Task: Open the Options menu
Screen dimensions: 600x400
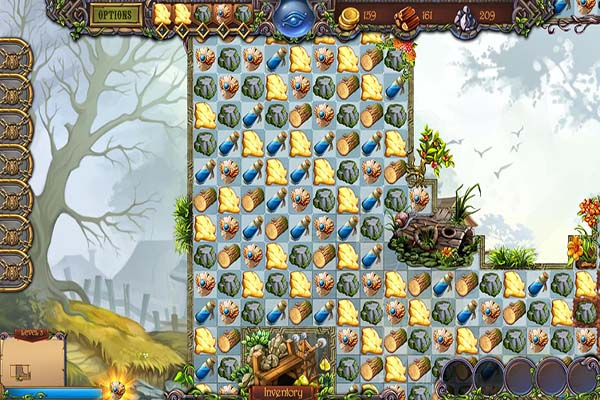Action: pos(116,14)
